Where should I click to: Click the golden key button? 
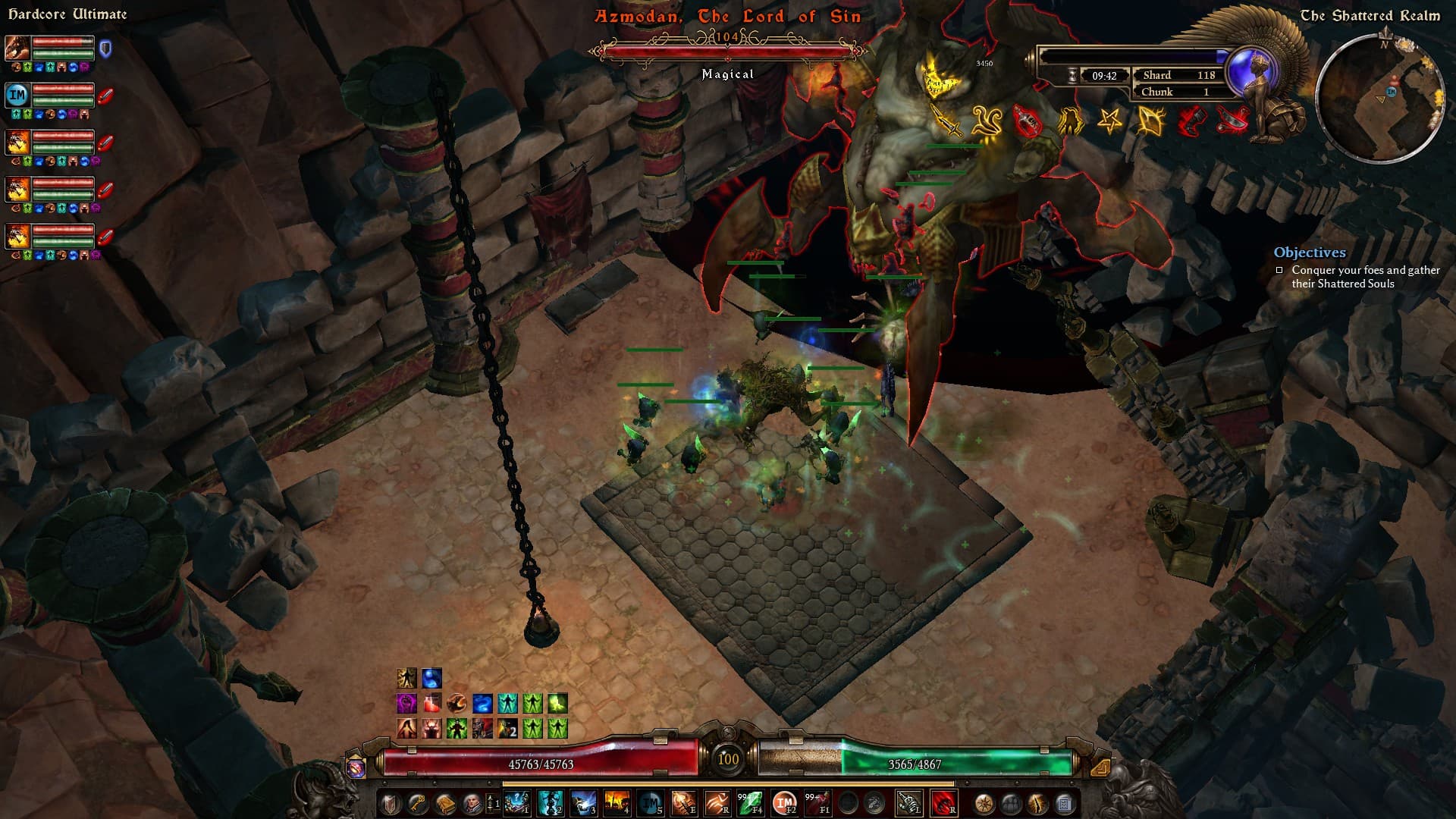pos(417,804)
